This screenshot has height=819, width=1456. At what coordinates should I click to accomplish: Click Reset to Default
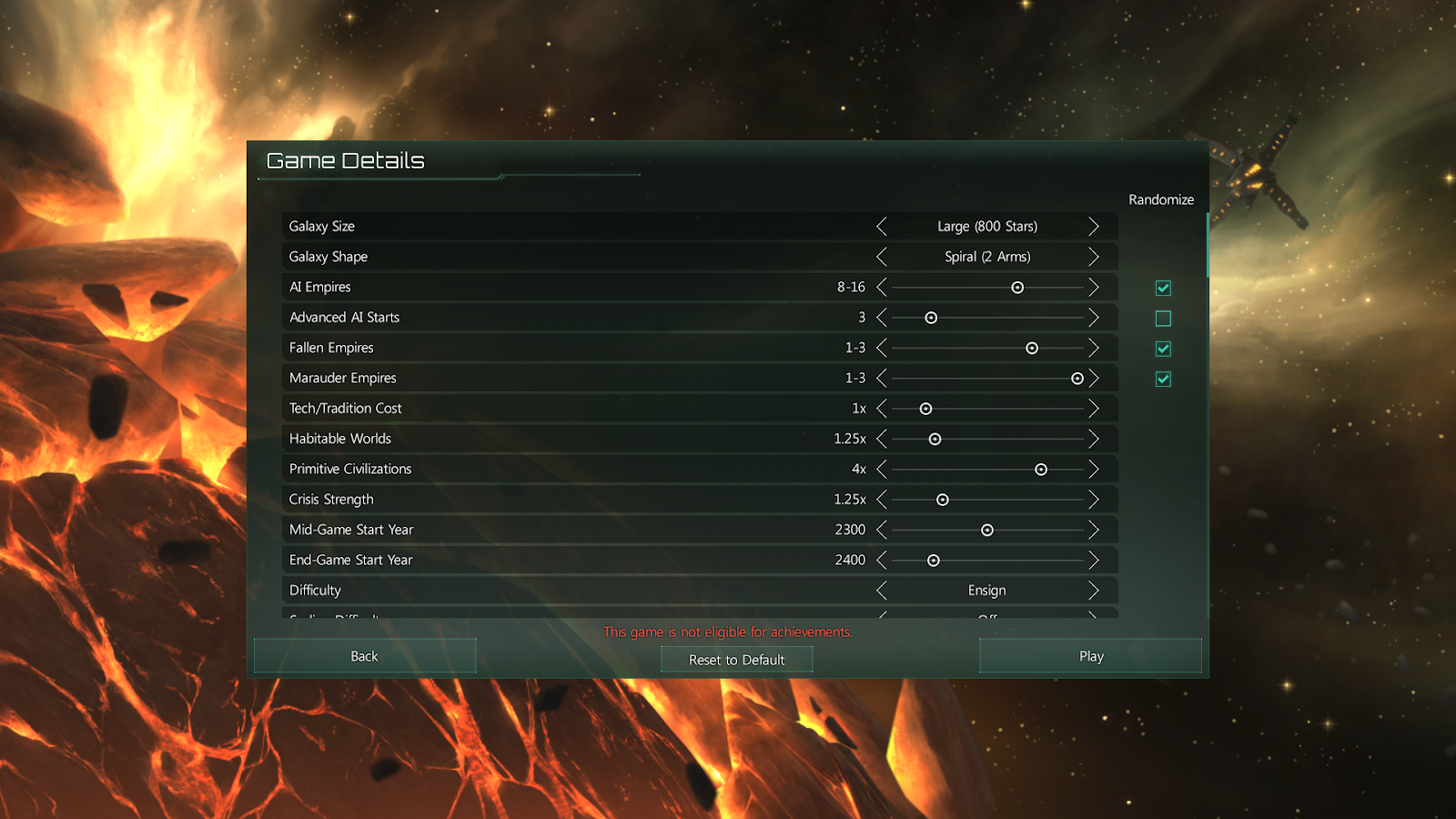[x=736, y=660]
